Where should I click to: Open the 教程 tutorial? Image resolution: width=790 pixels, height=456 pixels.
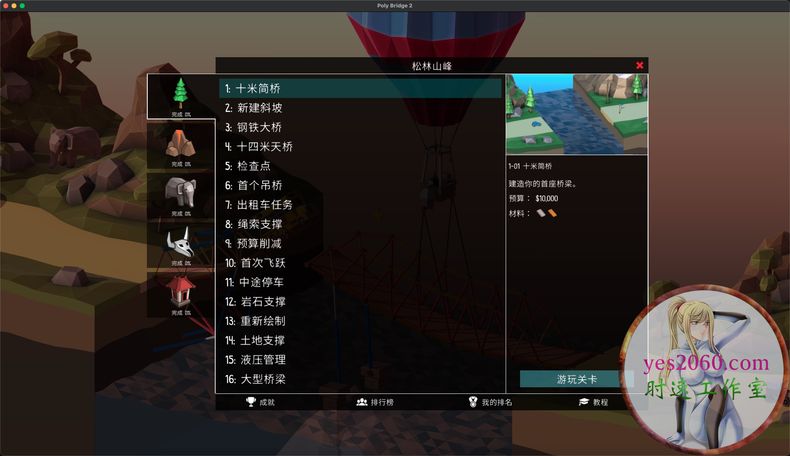(x=593, y=402)
